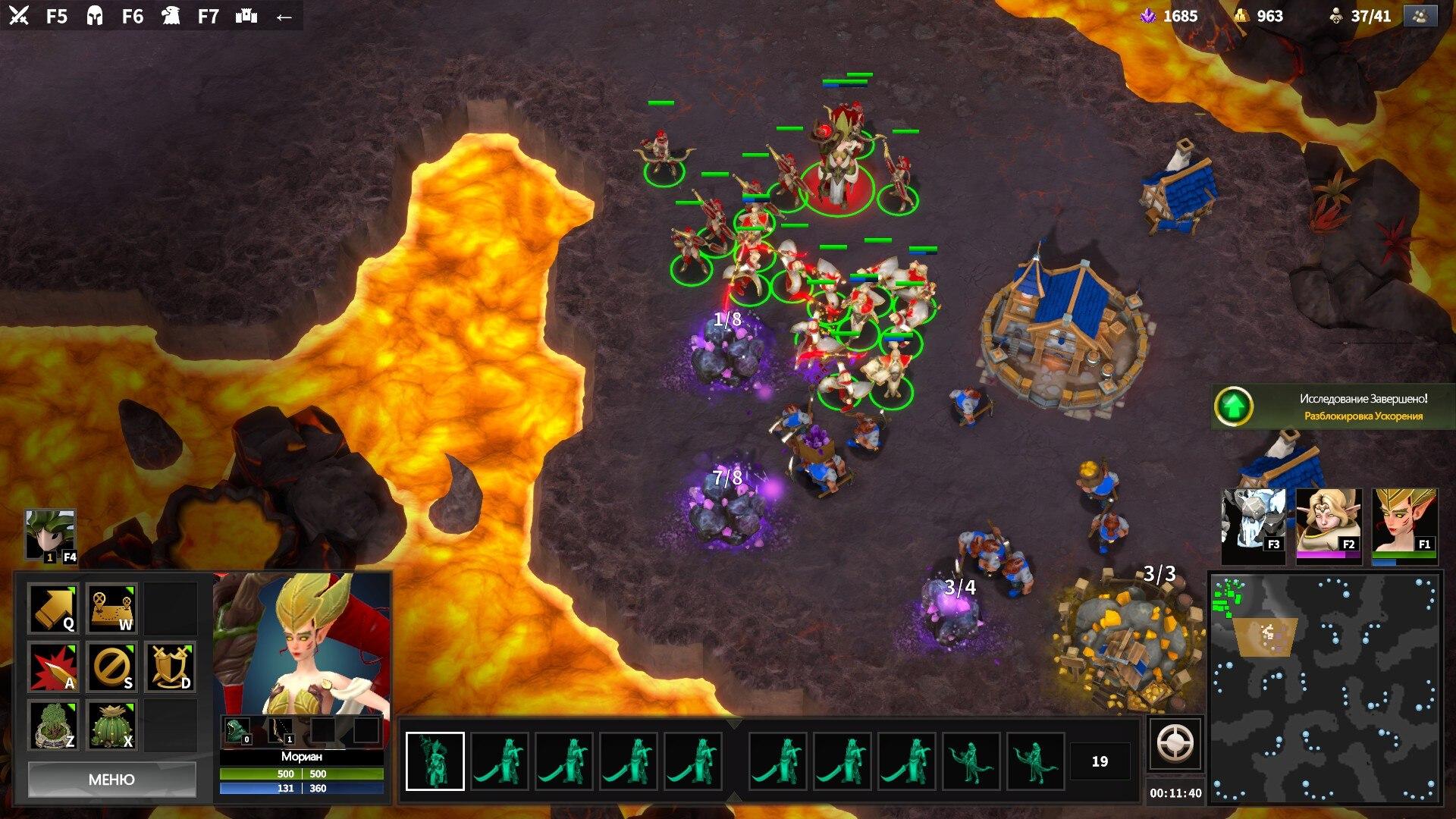Select the ice golem hero portrait F3

coord(1254,526)
